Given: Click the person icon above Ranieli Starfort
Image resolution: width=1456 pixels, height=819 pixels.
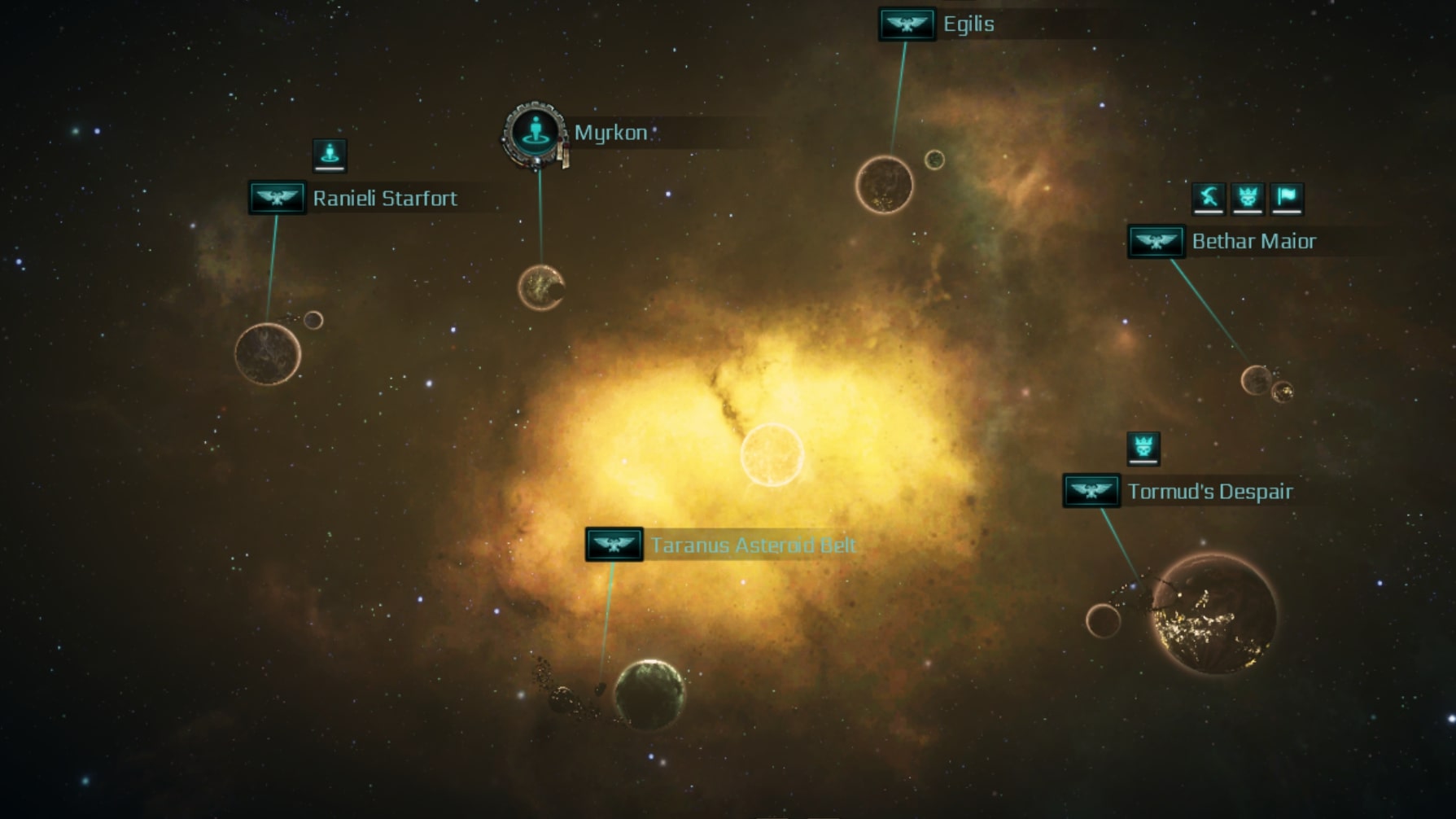Looking at the screenshot, I should 330,154.
